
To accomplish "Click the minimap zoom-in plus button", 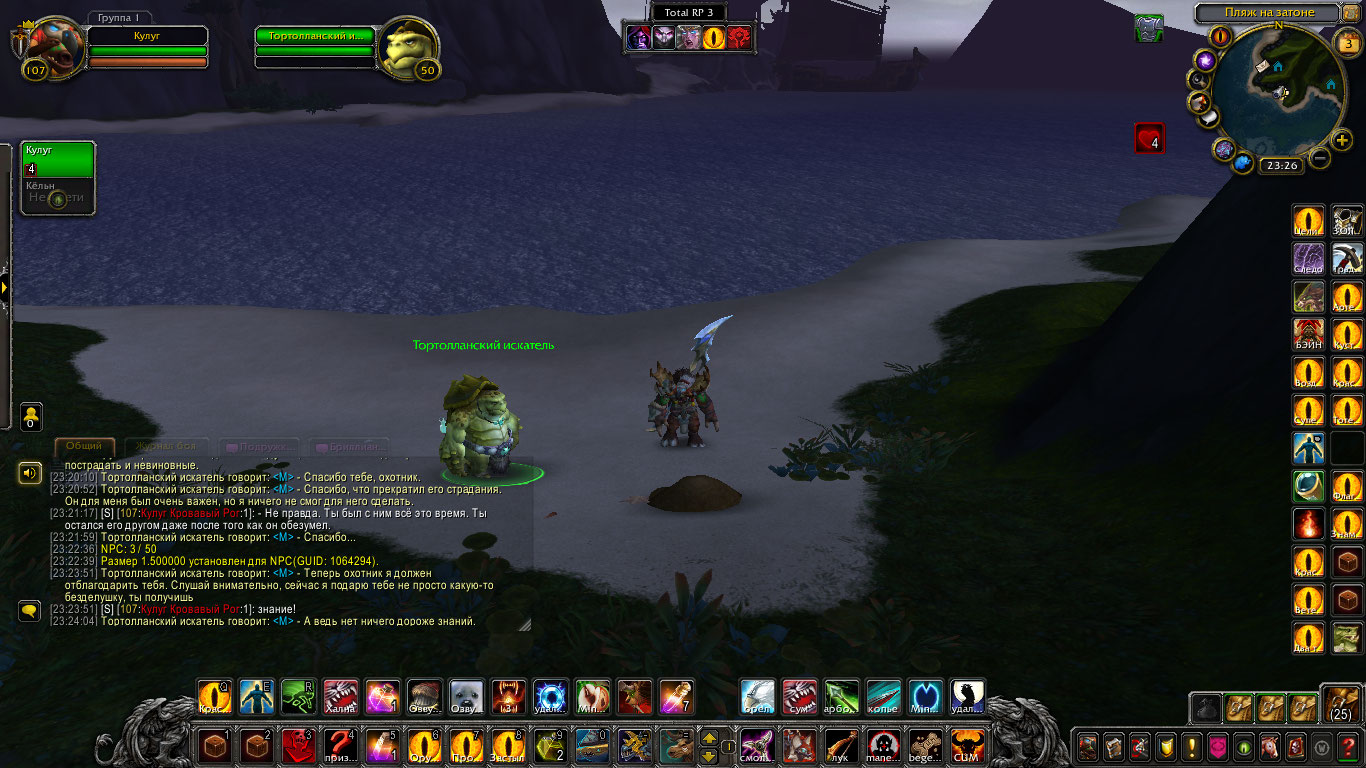I will pyautogui.click(x=1342, y=140).
